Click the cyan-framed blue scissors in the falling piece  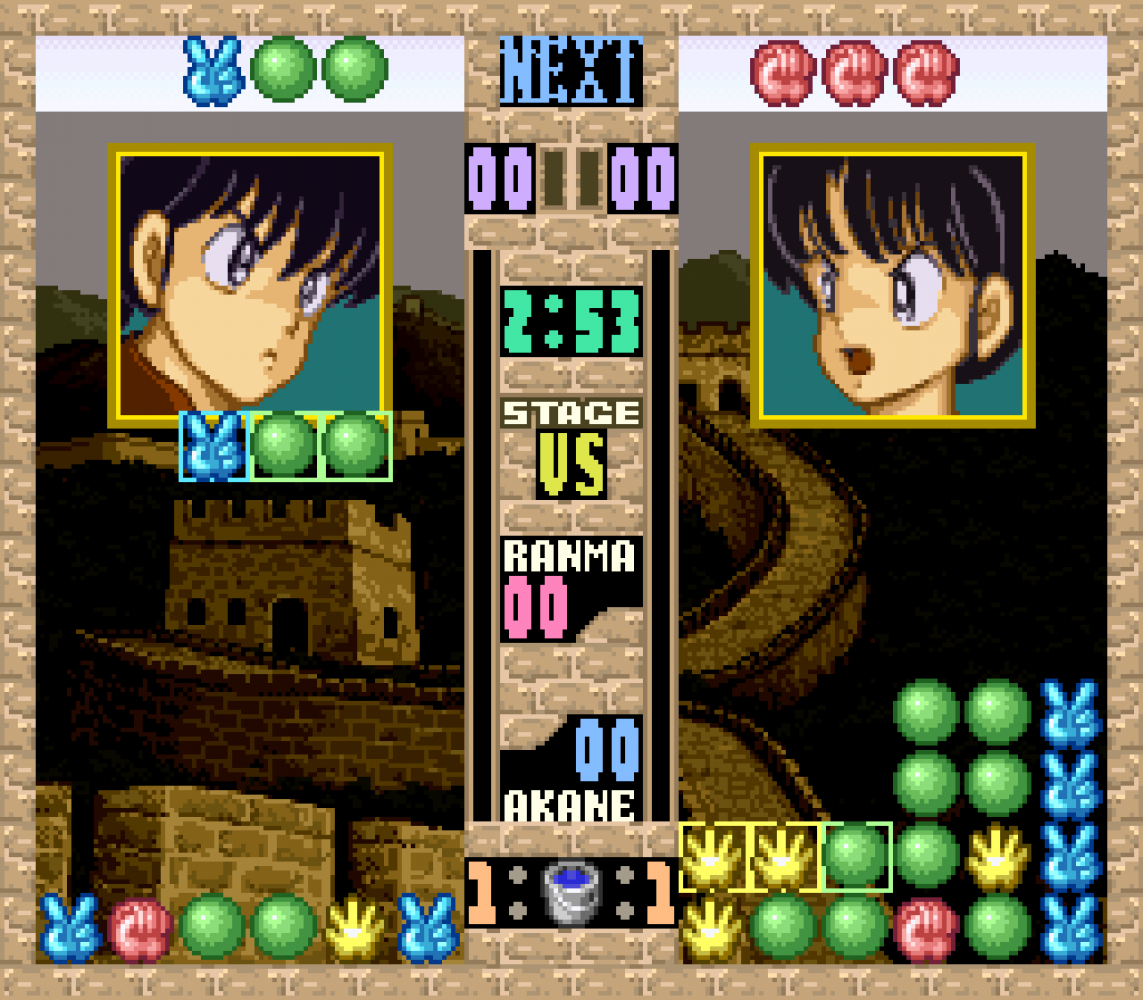click(213, 446)
